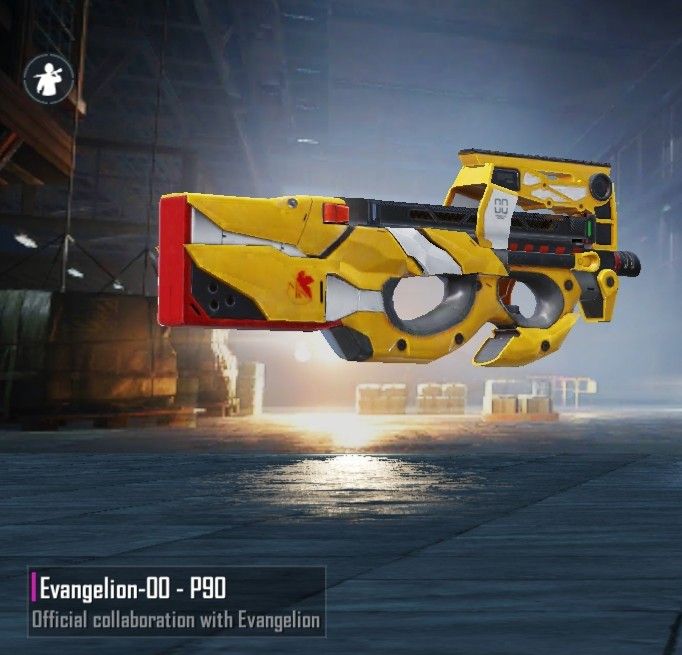
Task: Tap the round character pose icon
Action: 46,77
